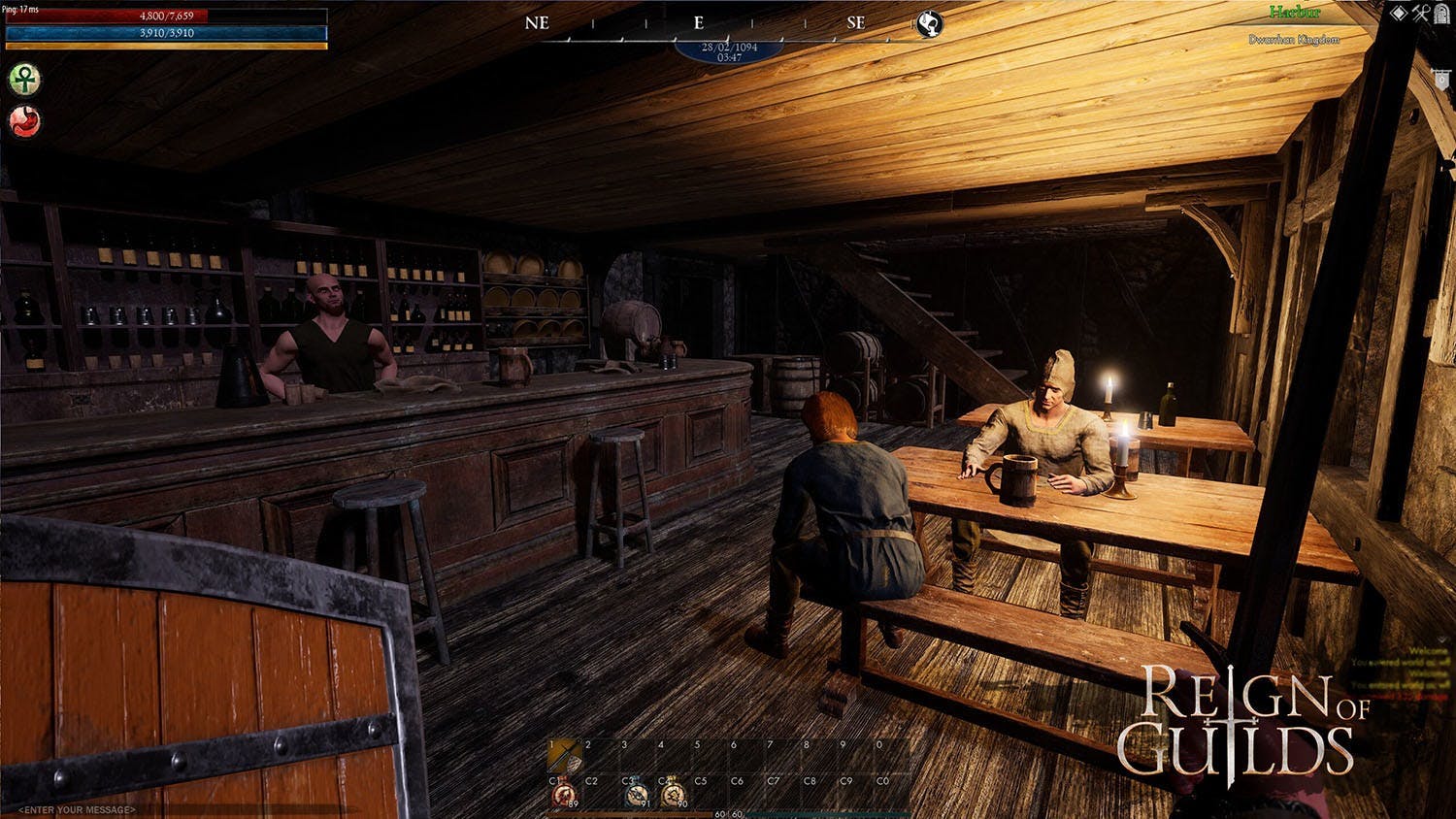The image size is (1456, 819).
Task: Use the blue potion in slot C3
Action: tap(636, 794)
